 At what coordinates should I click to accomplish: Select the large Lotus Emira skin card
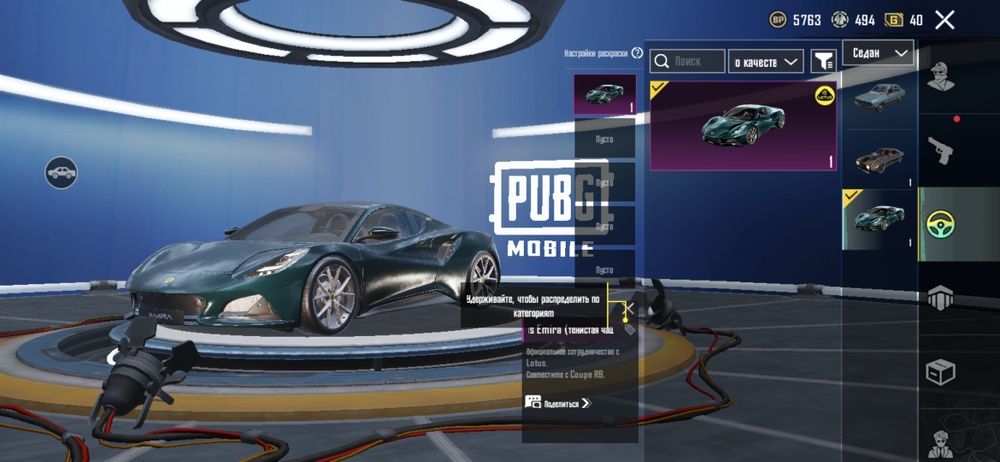743,126
